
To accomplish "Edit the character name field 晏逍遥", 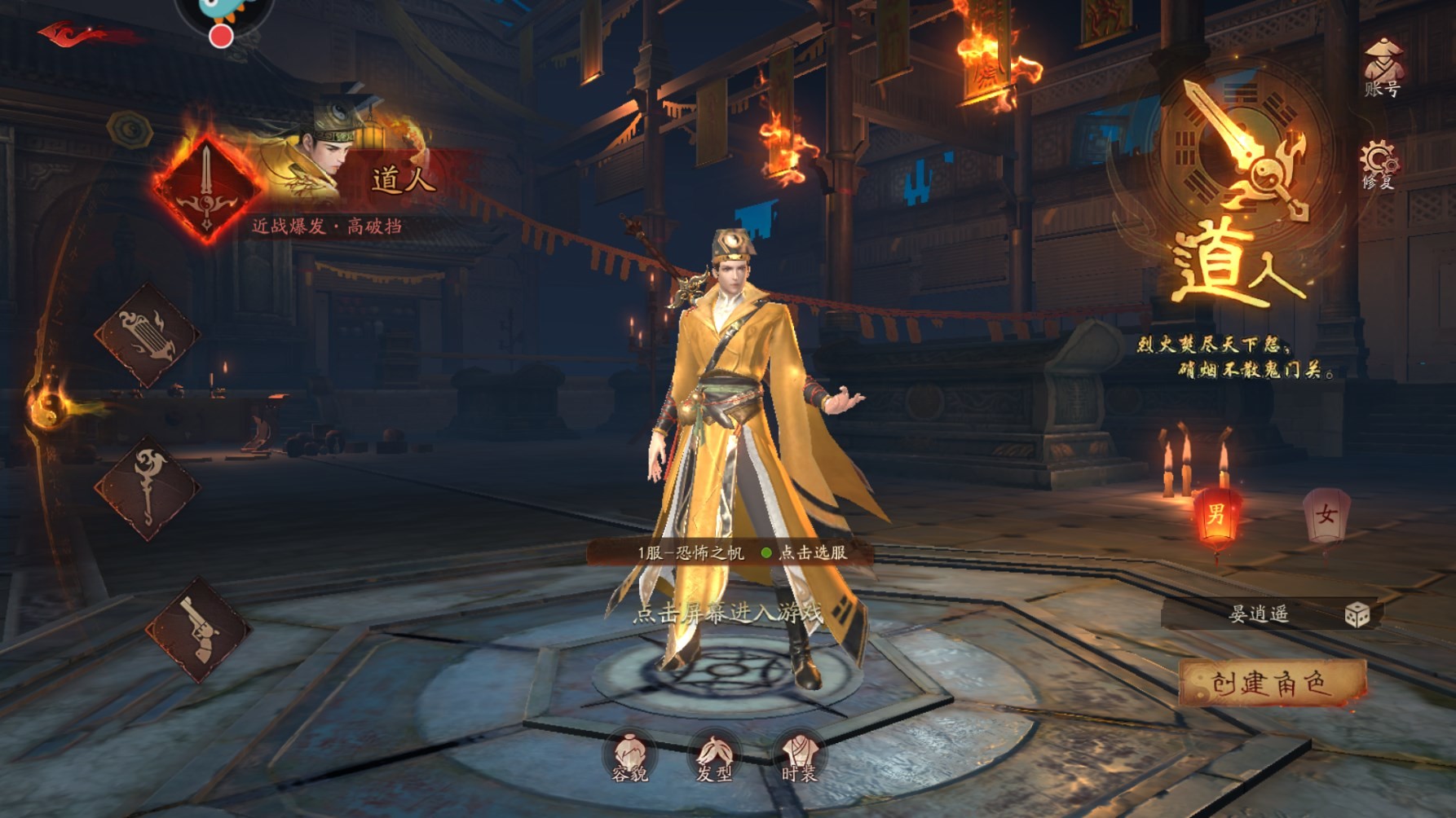I will click(x=1258, y=614).
